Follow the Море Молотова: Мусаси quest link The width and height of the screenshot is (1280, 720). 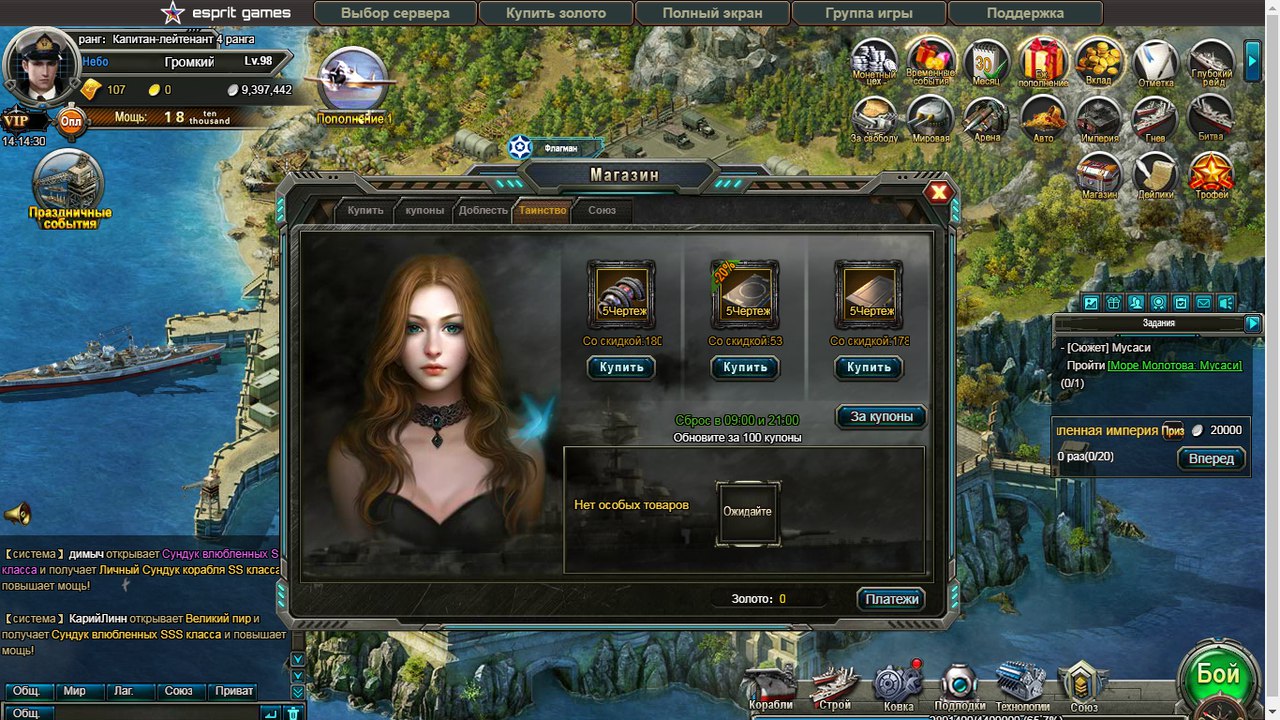(x=1174, y=365)
